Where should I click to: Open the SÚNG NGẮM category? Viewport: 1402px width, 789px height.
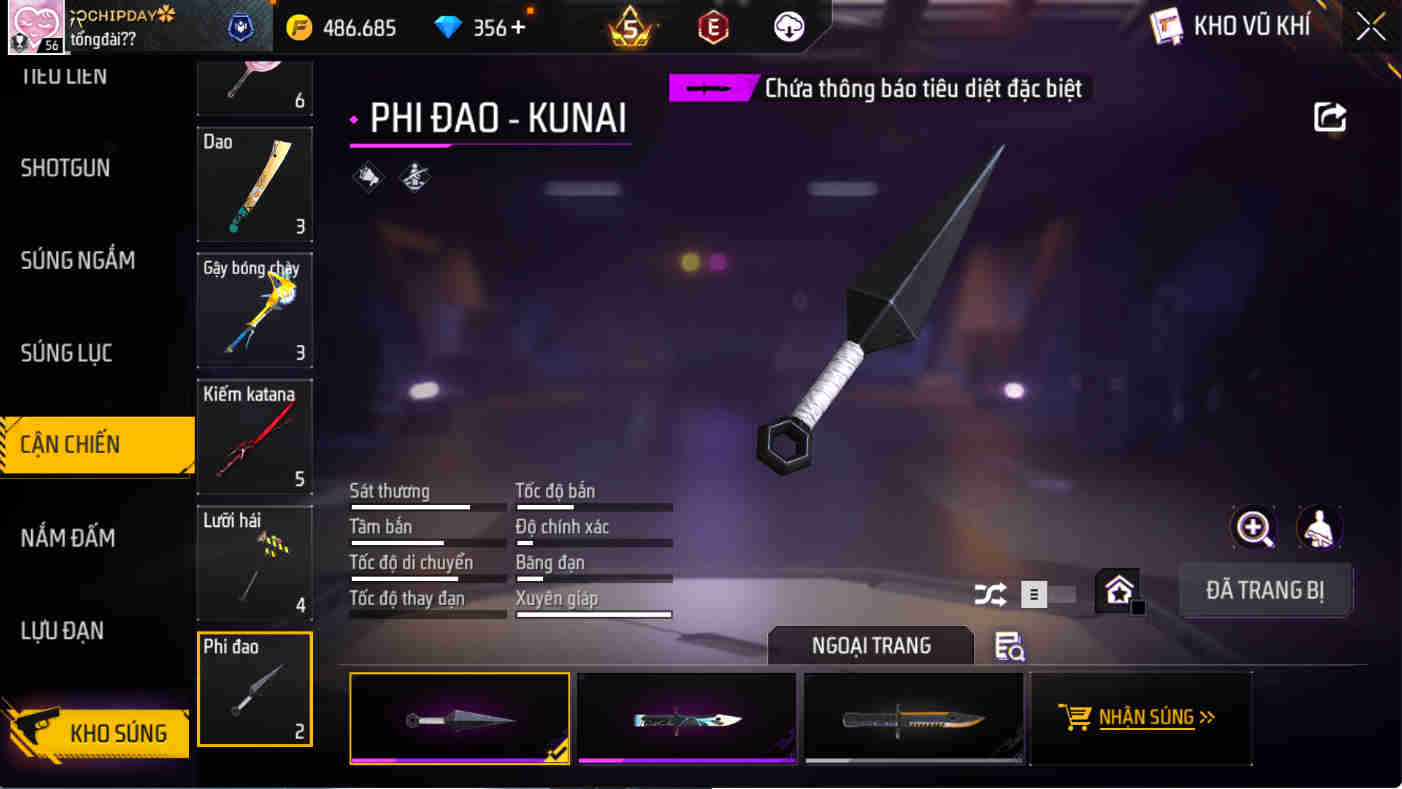(78, 260)
